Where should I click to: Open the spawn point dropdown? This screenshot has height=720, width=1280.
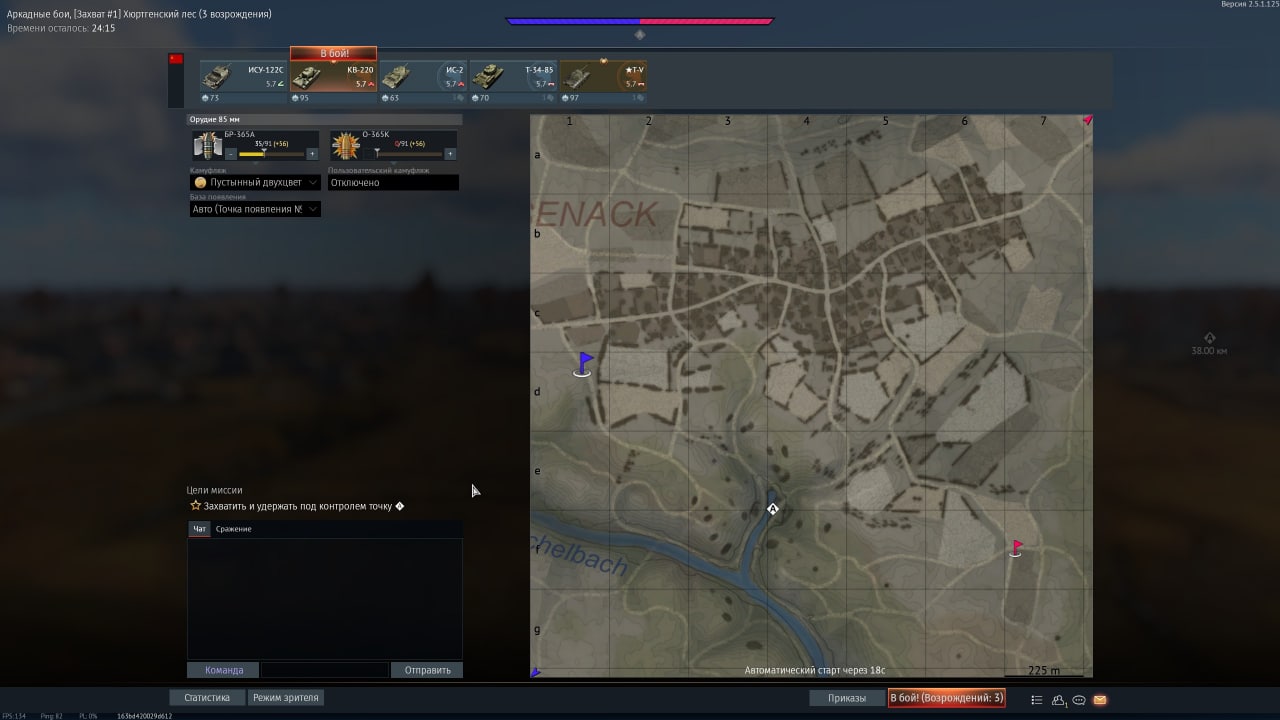click(256, 209)
